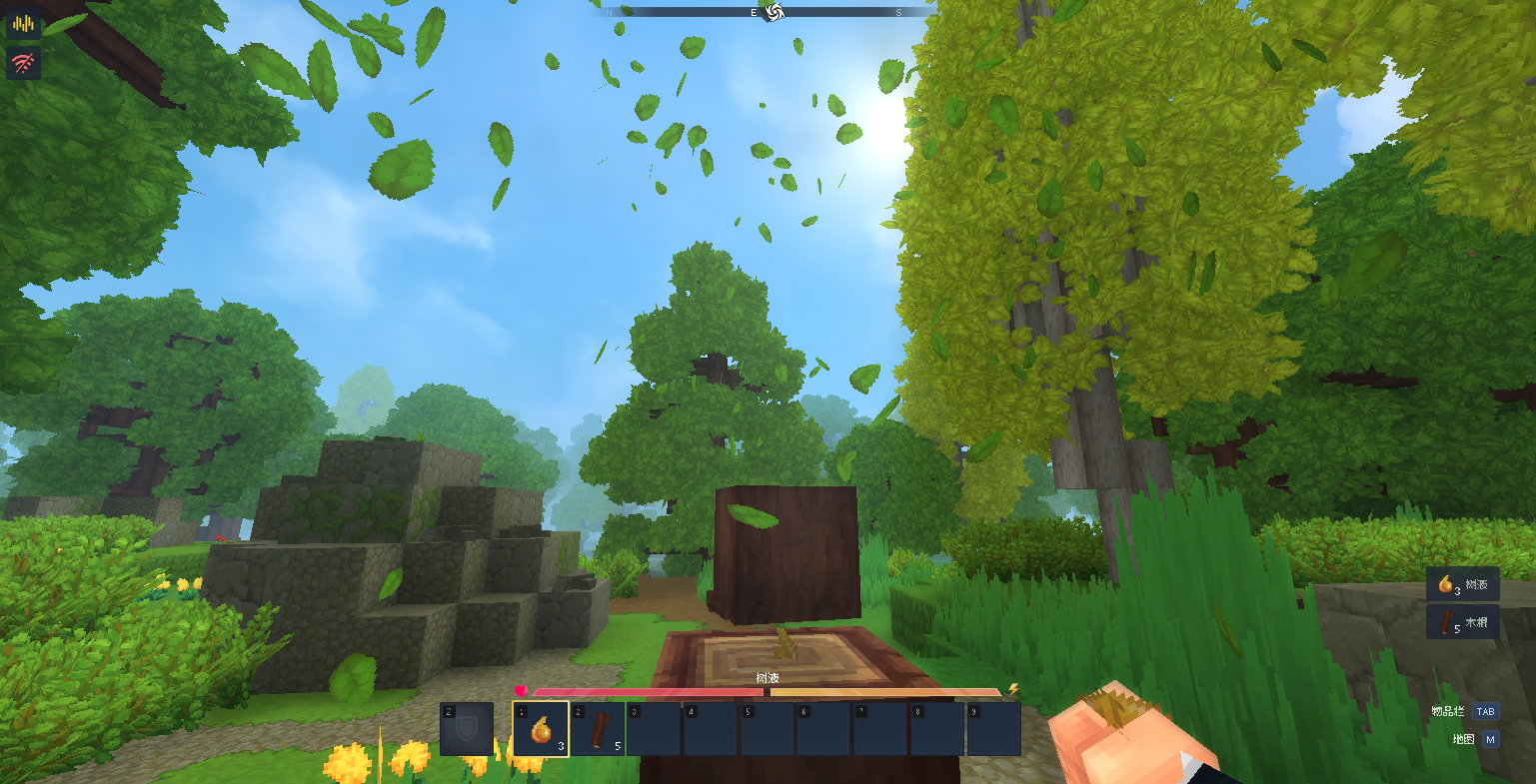Screen dimensions: 1536x784
Task: Select the tree sap hotbar slot
Action: (x=541, y=729)
